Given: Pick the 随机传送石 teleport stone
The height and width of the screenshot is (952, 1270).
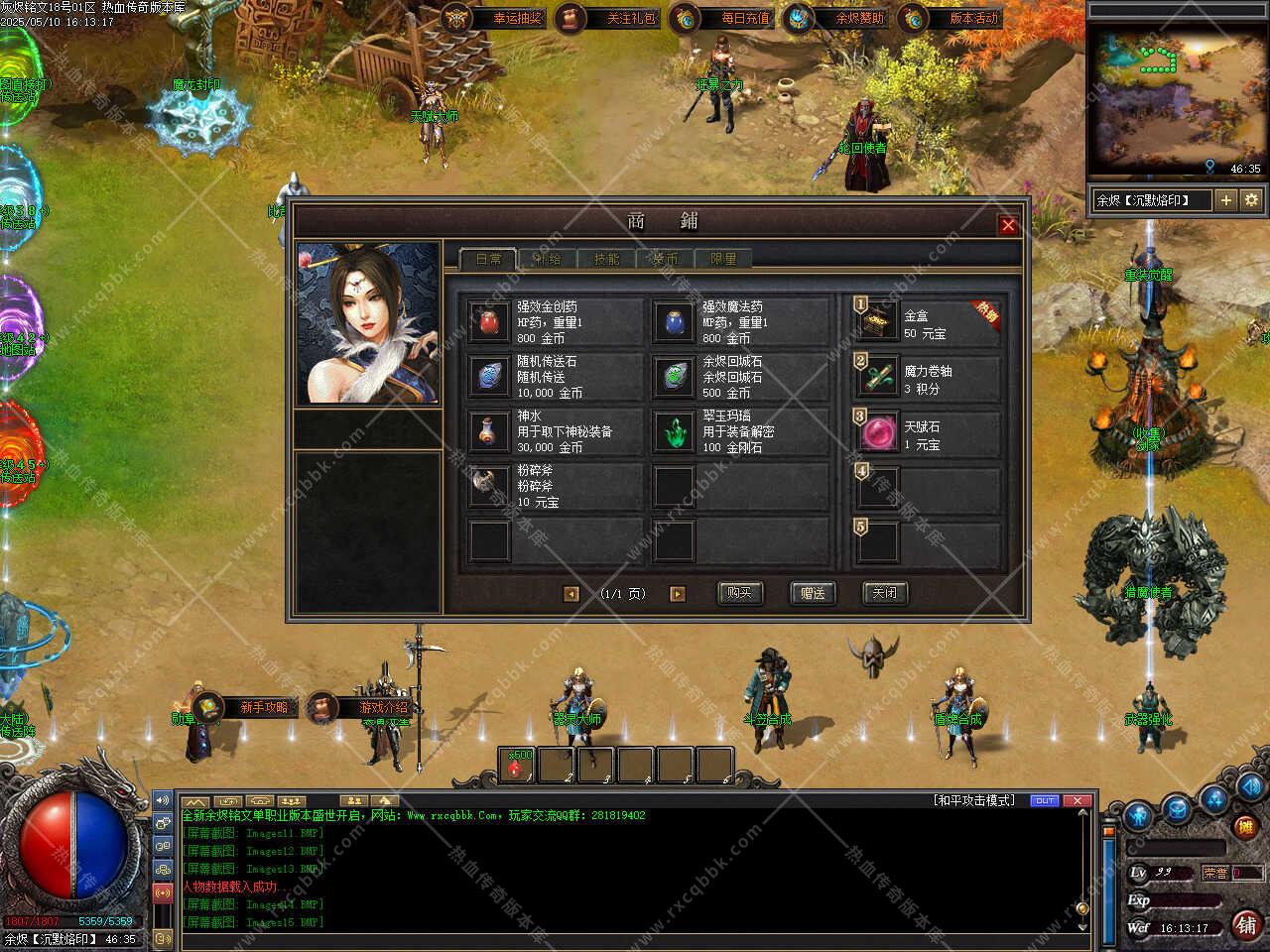Looking at the screenshot, I should pos(489,377).
